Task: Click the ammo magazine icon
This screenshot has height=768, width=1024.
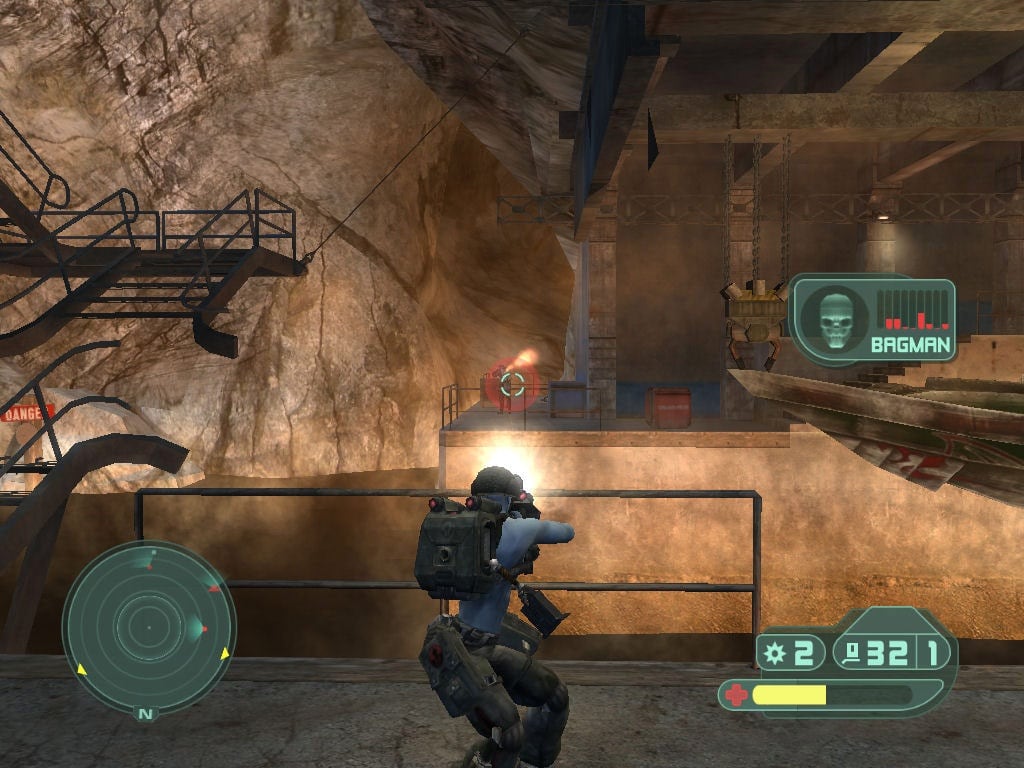Action: click(x=853, y=654)
